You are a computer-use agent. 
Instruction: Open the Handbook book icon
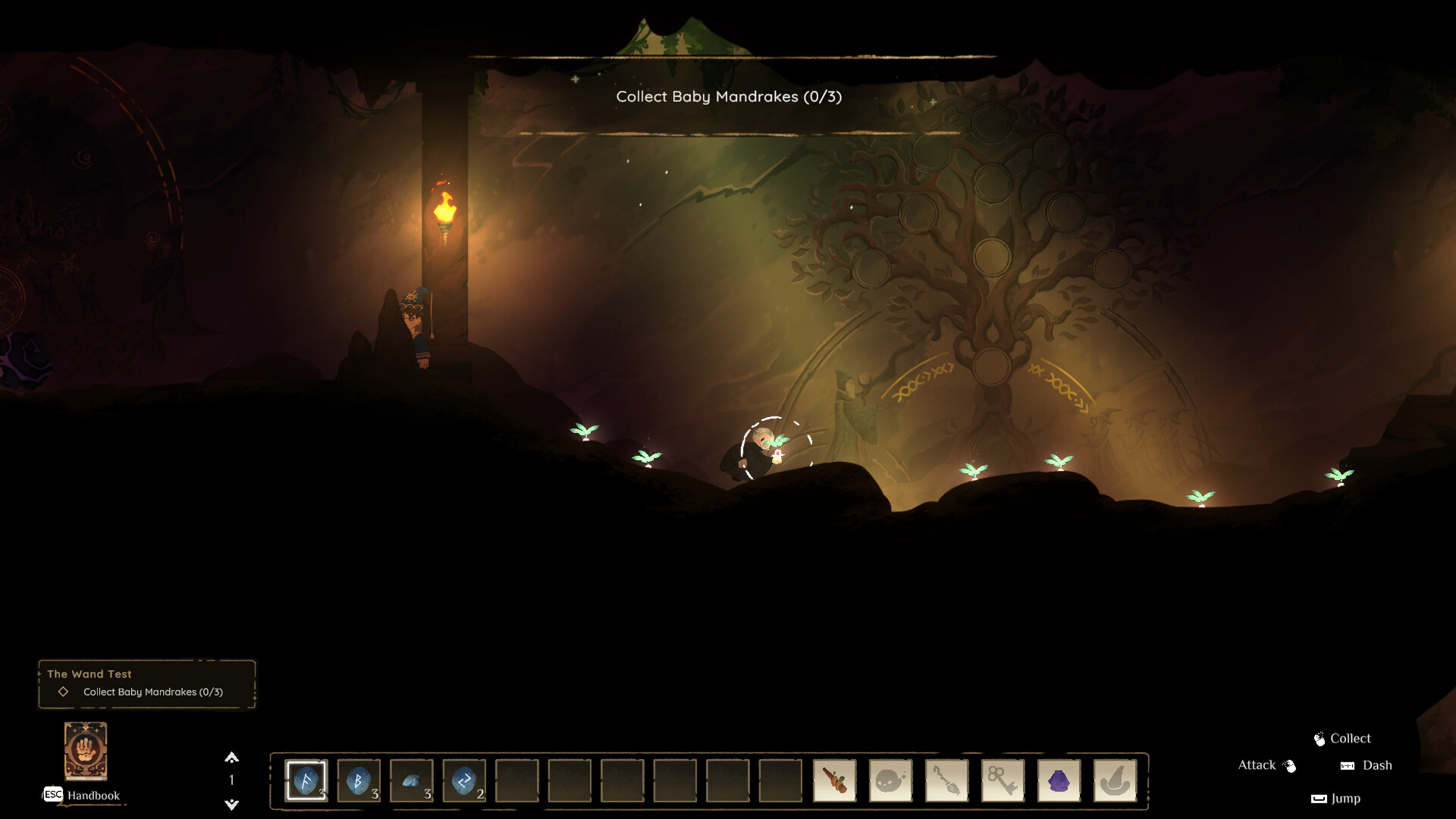[86, 751]
